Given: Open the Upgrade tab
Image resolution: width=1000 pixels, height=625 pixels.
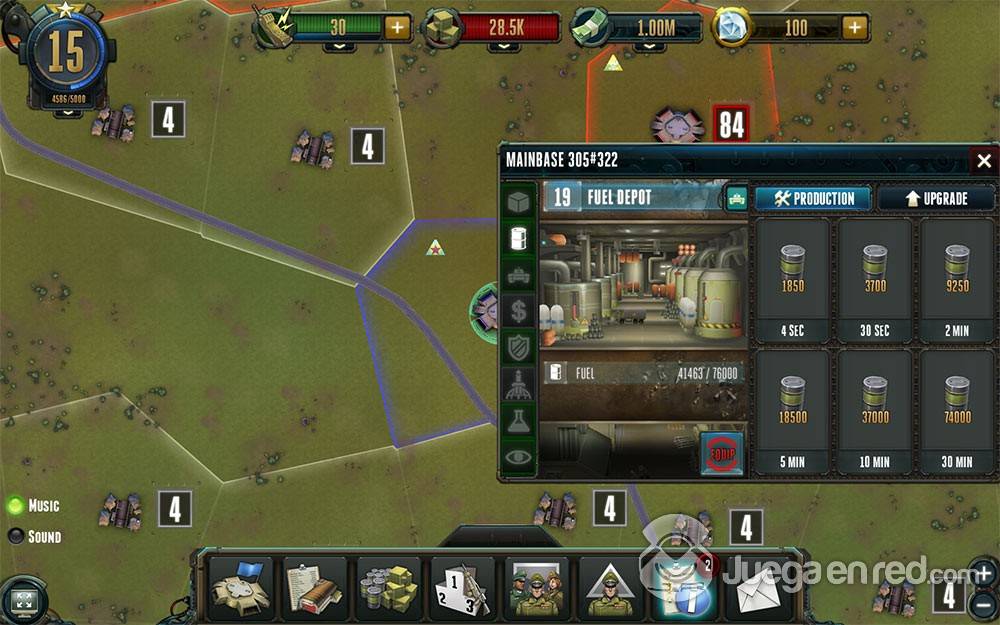Looking at the screenshot, I should [936, 198].
